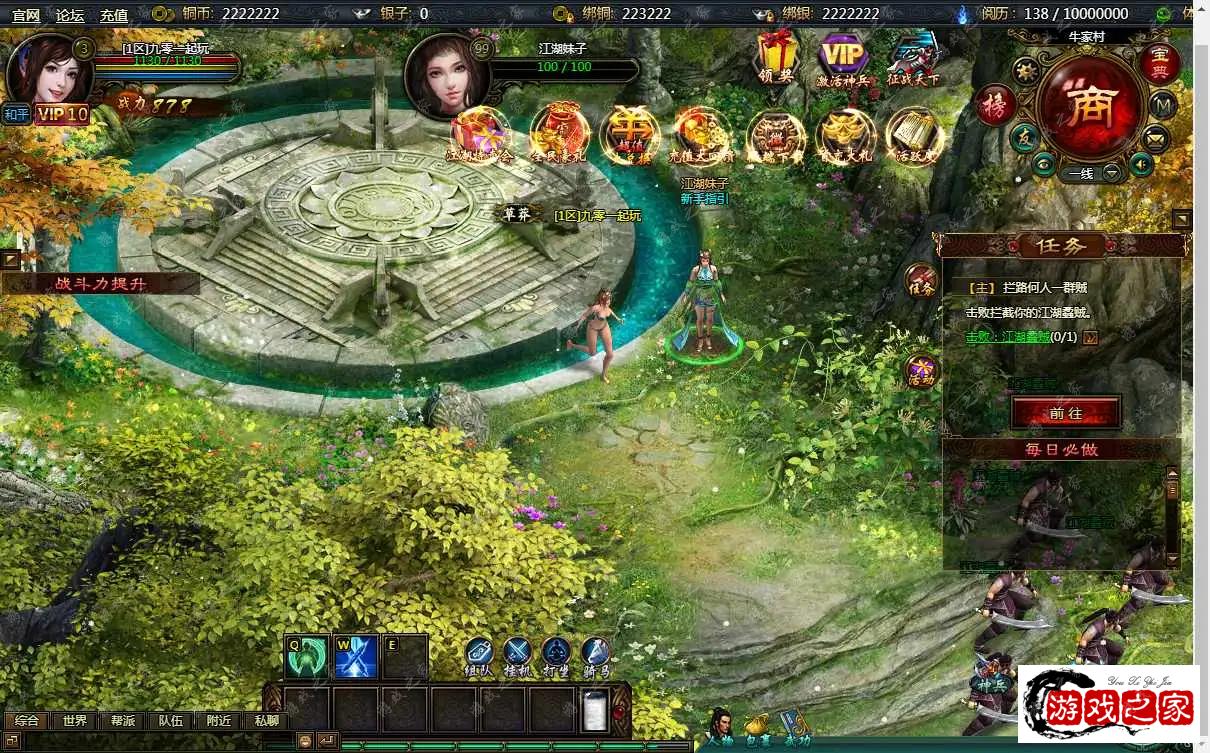
Task: Switch to the 帮派 guild chat tab
Action: tap(123, 721)
